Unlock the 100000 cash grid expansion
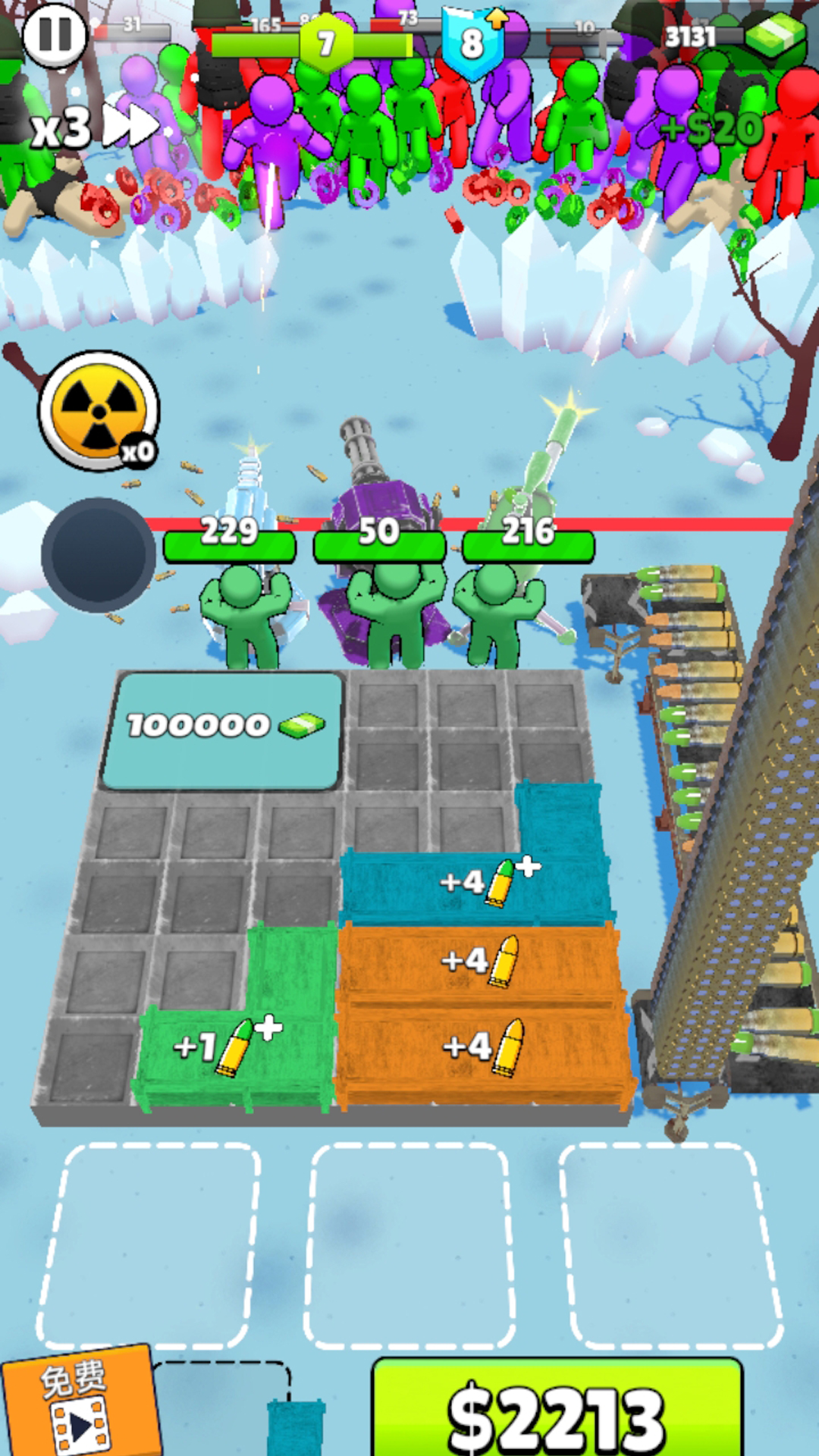Viewport: 819px width, 1456px height. pos(221,730)
